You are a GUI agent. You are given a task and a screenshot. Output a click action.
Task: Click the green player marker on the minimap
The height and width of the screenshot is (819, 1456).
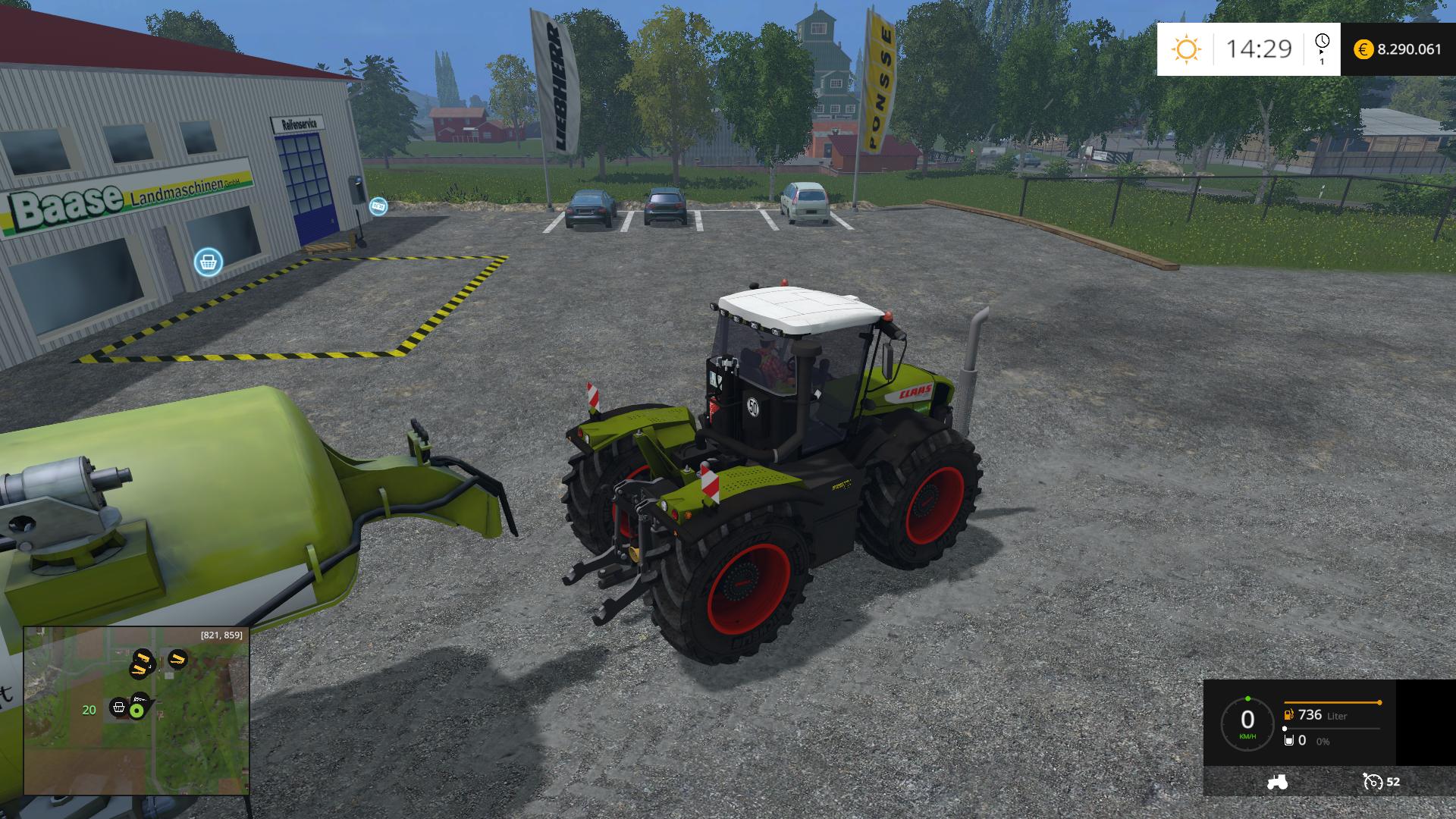(137, 711)
